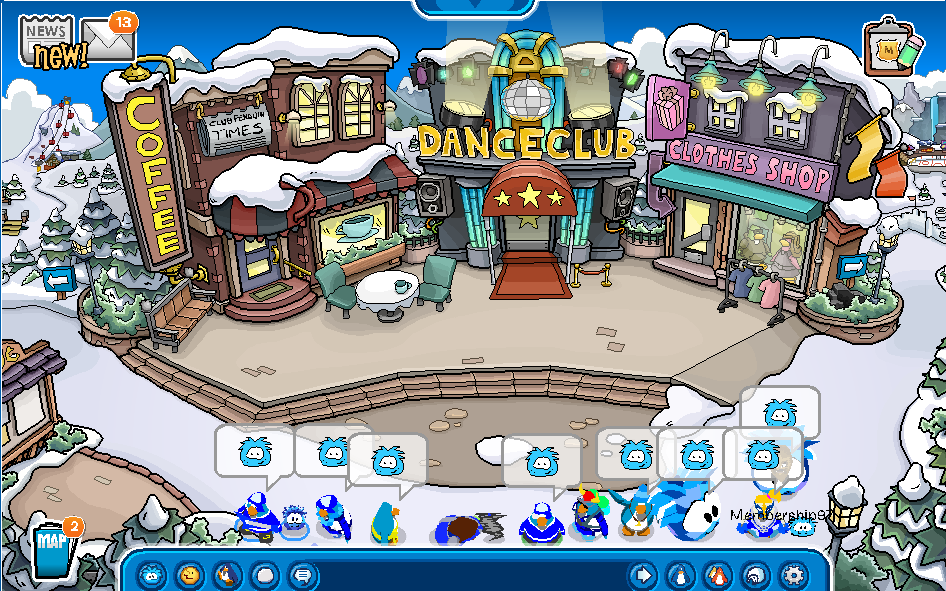This screenshot has width=946, height=591.
Task: Open the safe chat speech bubble menu
Action: tap(300, 575)
